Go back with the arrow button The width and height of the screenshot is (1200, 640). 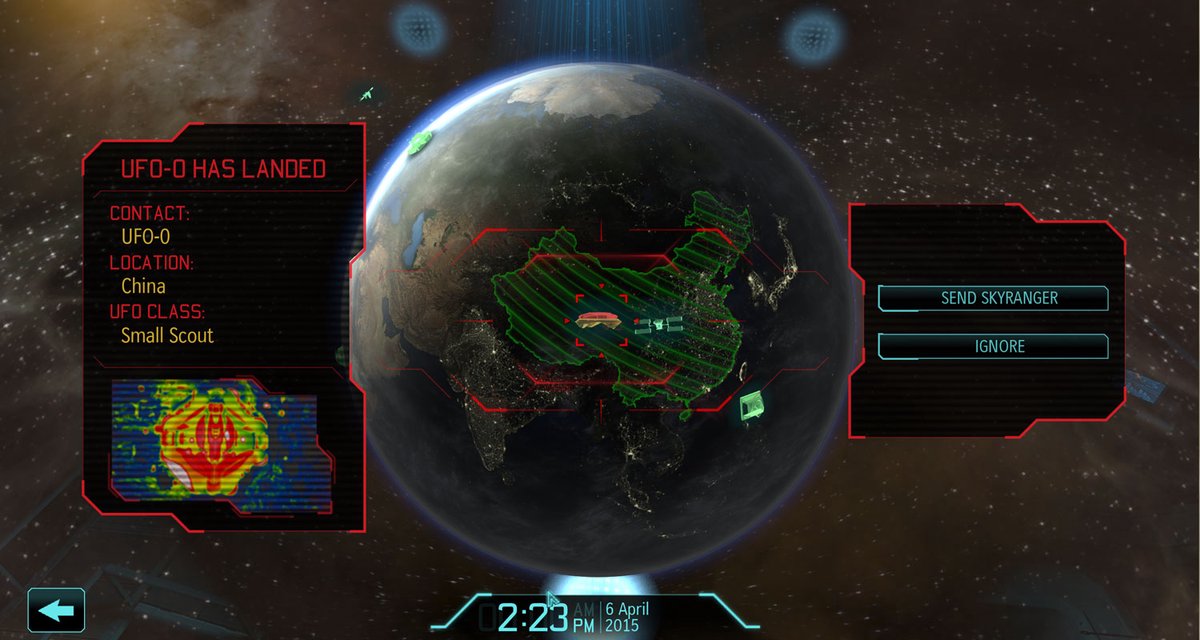pos(56,610)
